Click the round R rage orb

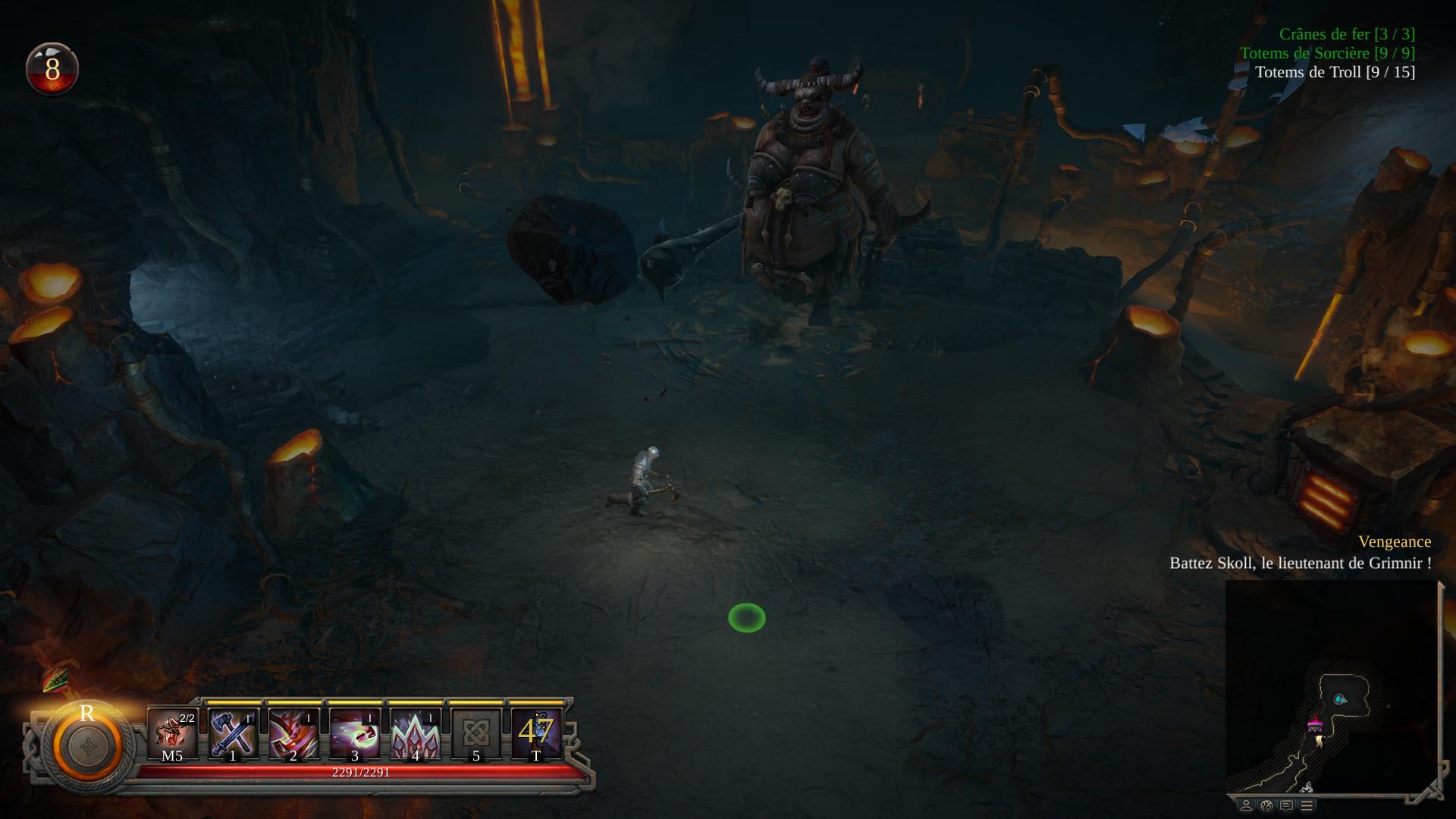pos(87,745)
